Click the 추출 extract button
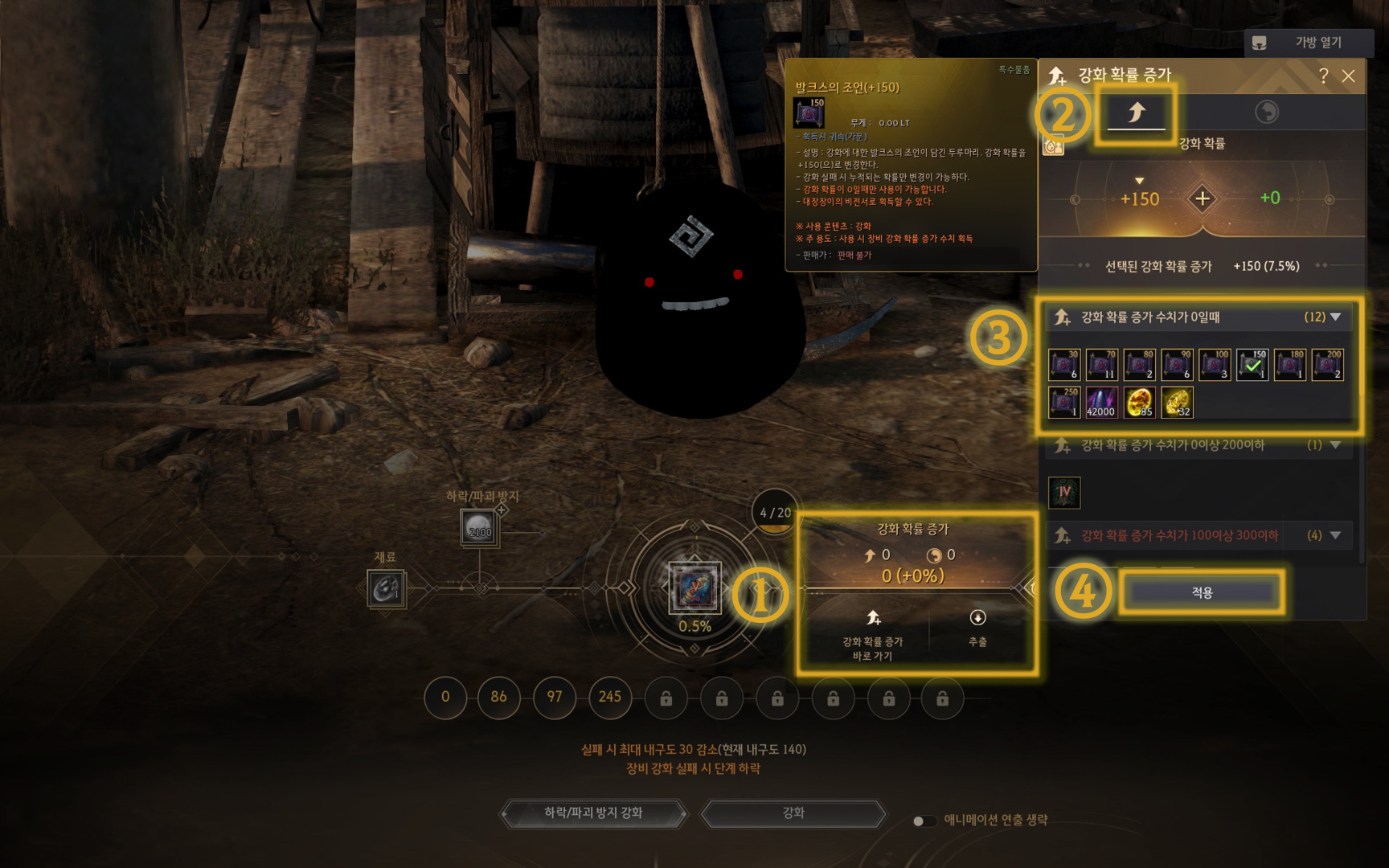Screen dimensions: 1389x868 [977, 627]
